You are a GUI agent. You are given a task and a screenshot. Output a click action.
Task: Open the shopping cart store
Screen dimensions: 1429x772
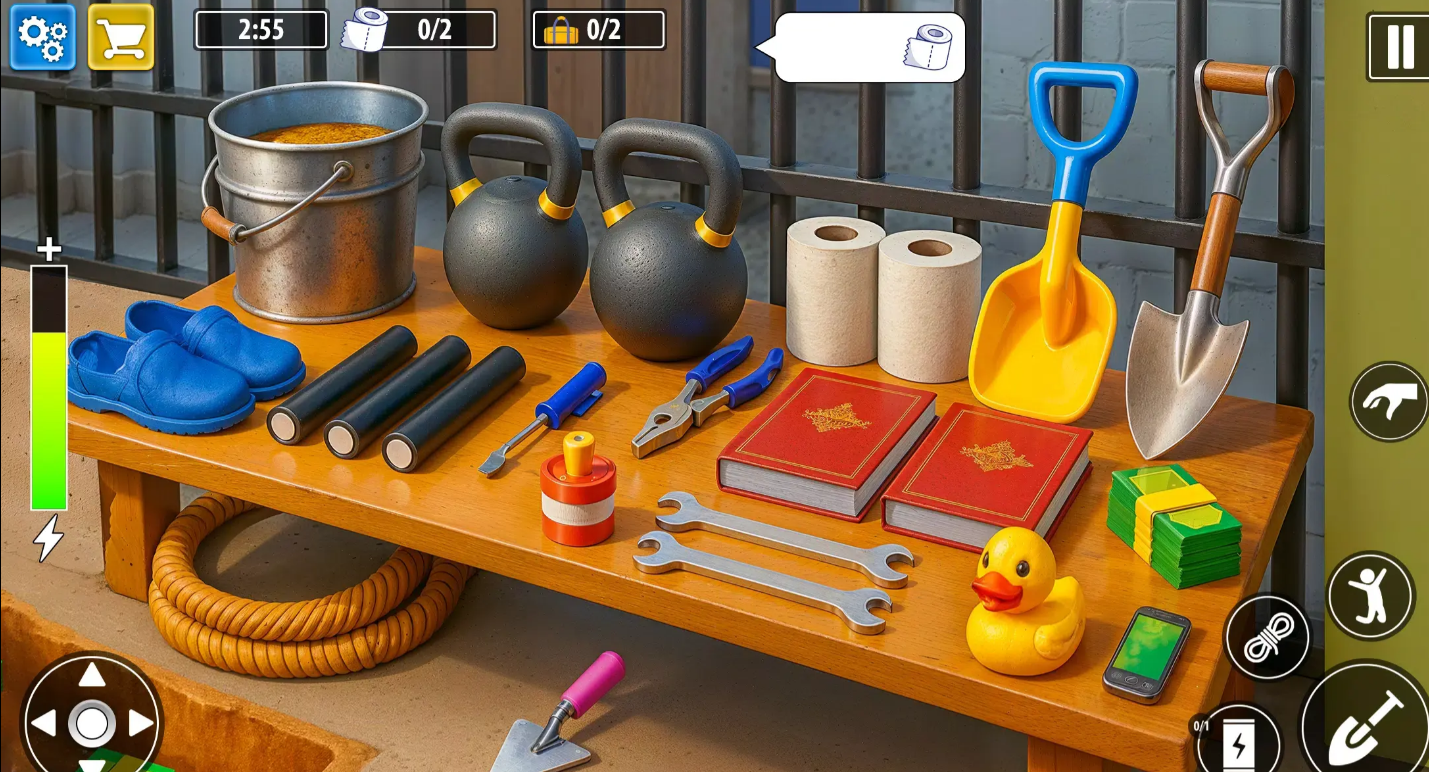pos(121,38)
